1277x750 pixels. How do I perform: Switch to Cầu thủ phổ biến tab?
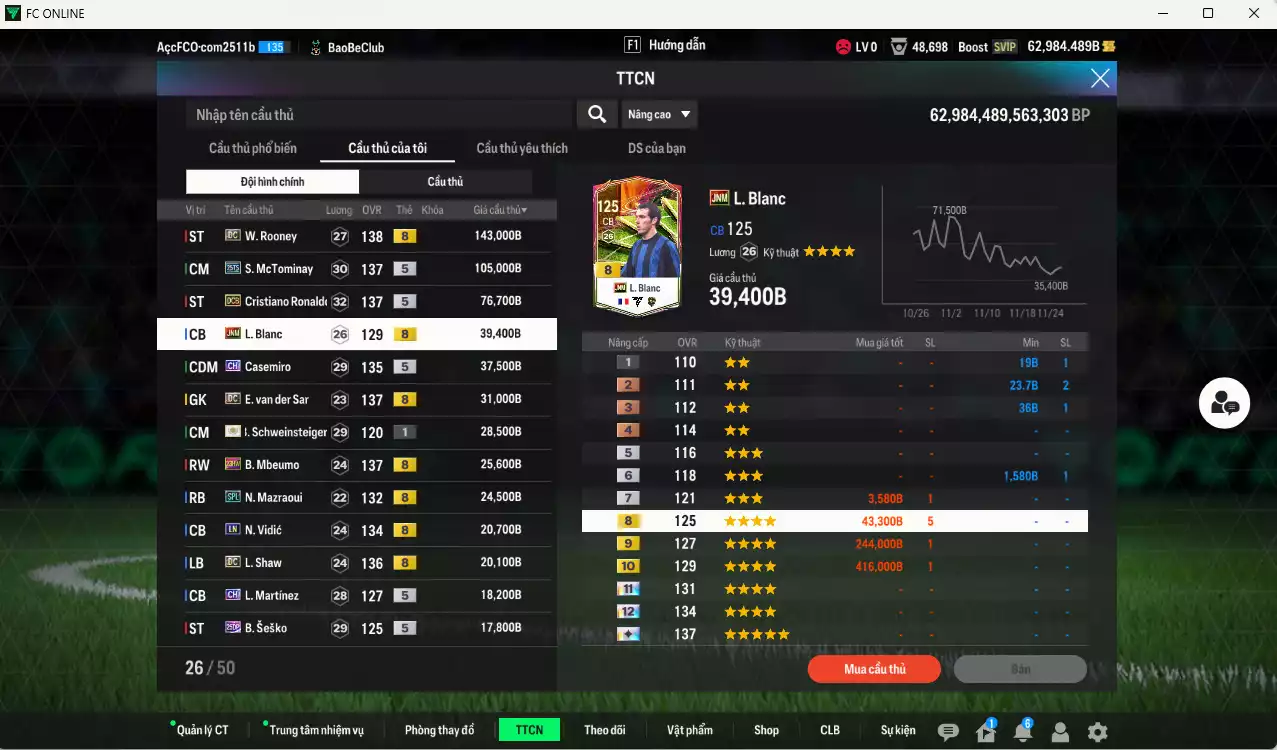pos(253,148)
